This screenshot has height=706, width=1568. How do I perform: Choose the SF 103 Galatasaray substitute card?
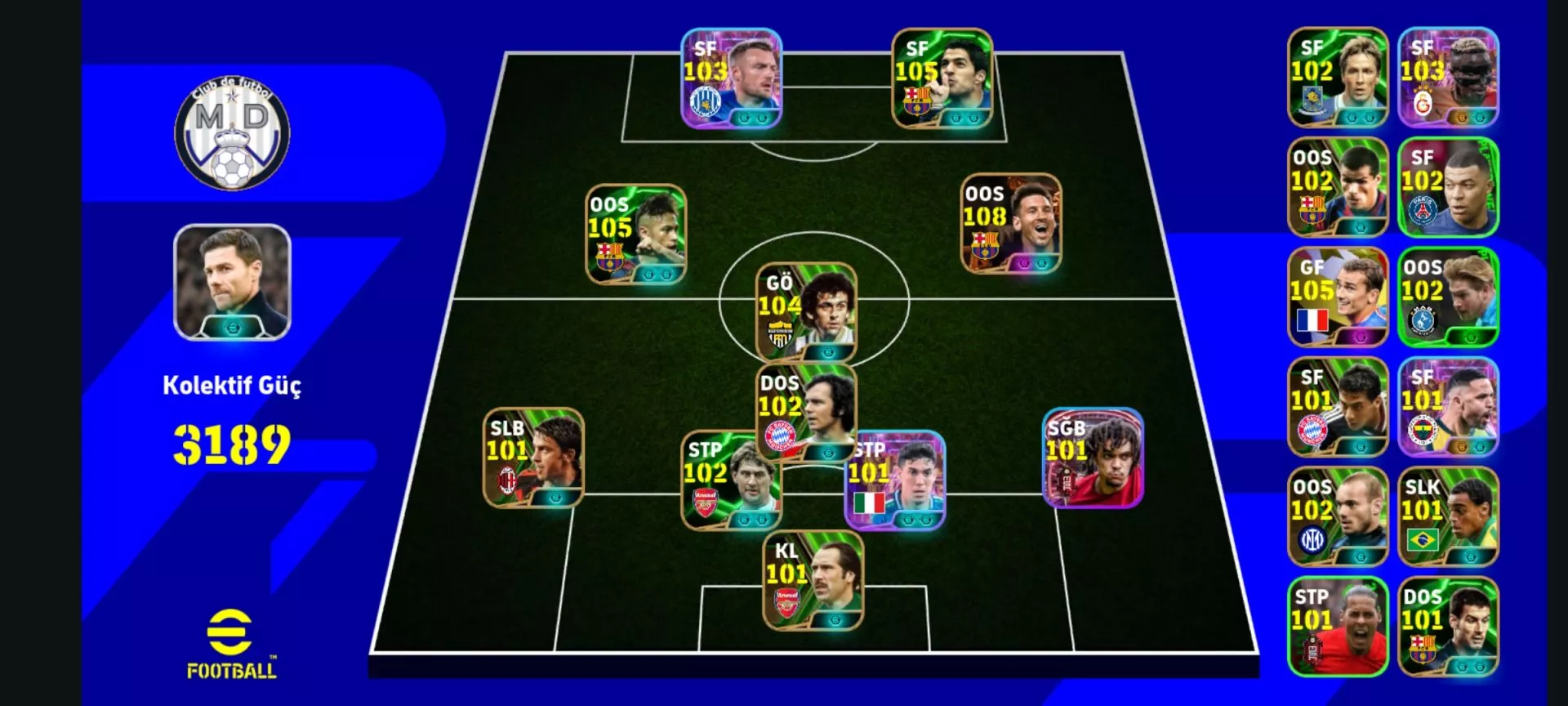click(x=1448, y=78)
